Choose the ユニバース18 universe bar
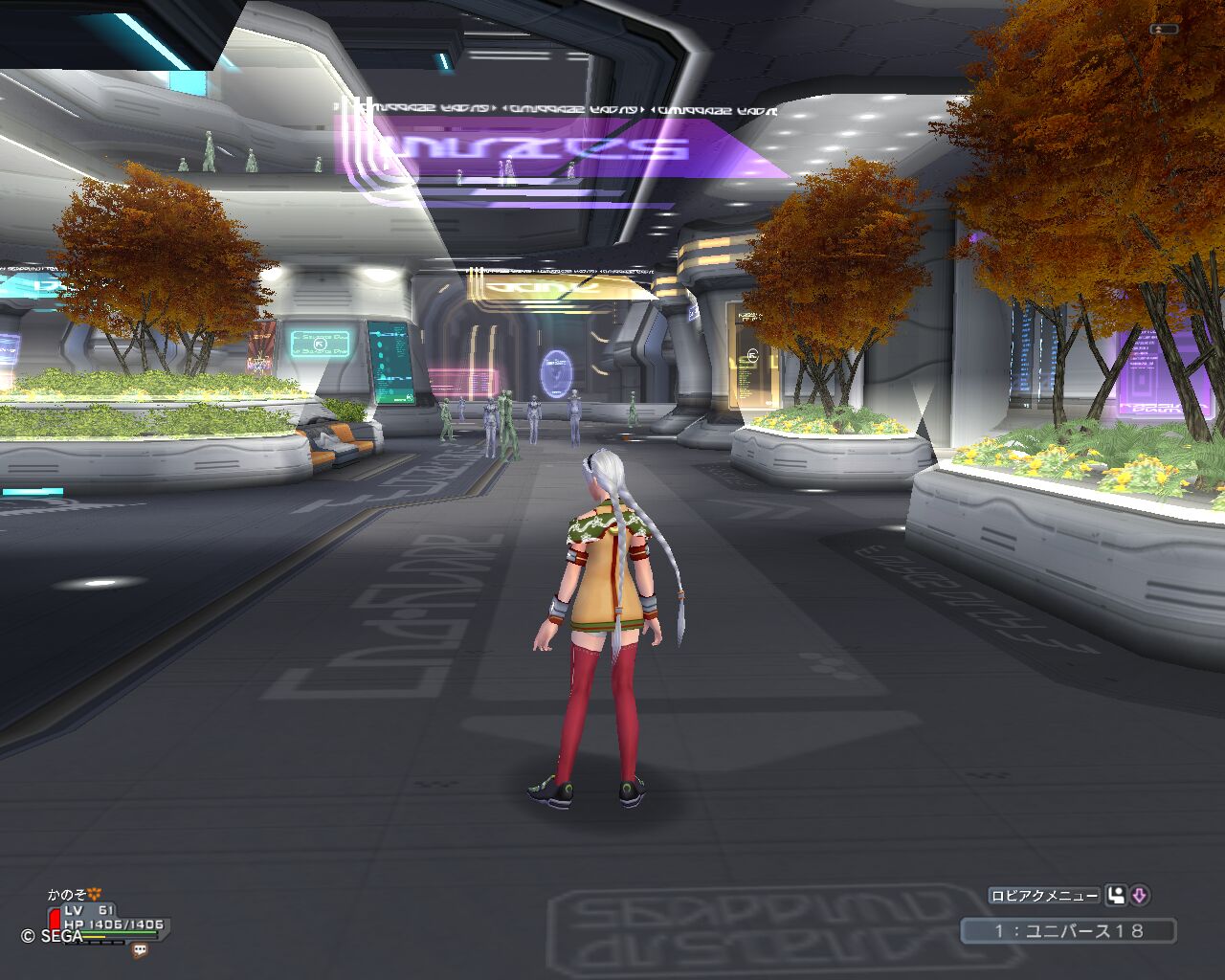Screen dimensions: 1225x980 (1069, 930)
